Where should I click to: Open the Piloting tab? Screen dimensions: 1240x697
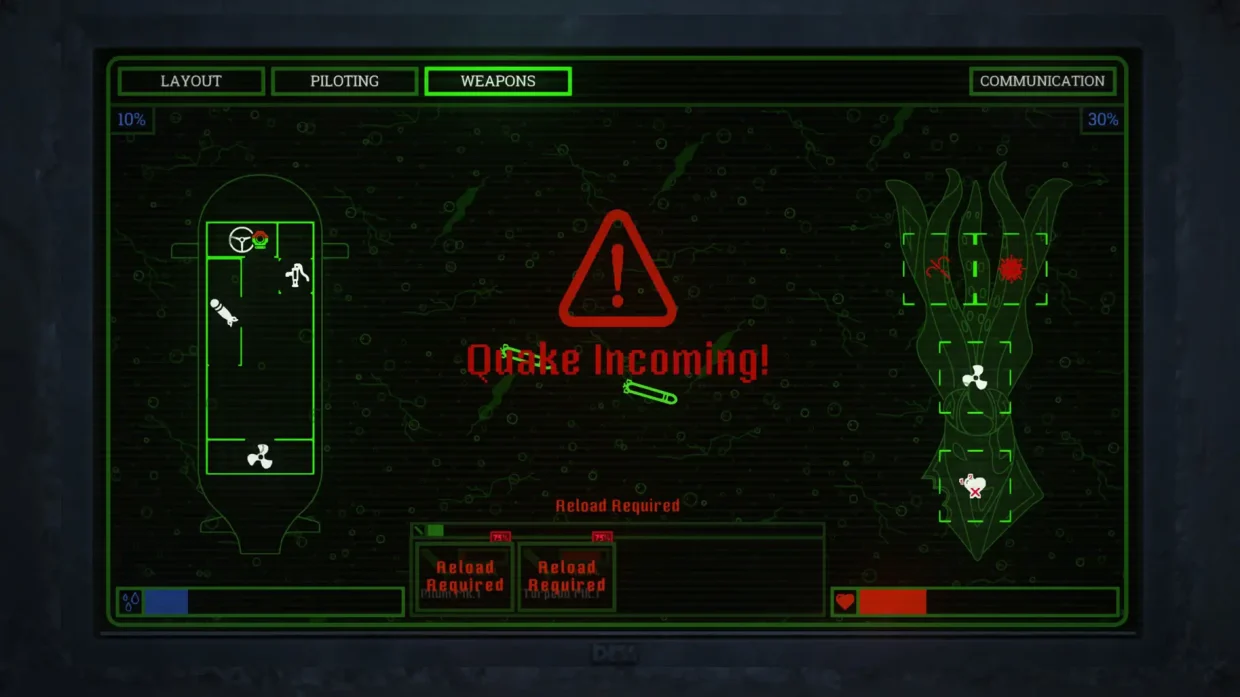(x=344, y=81)
